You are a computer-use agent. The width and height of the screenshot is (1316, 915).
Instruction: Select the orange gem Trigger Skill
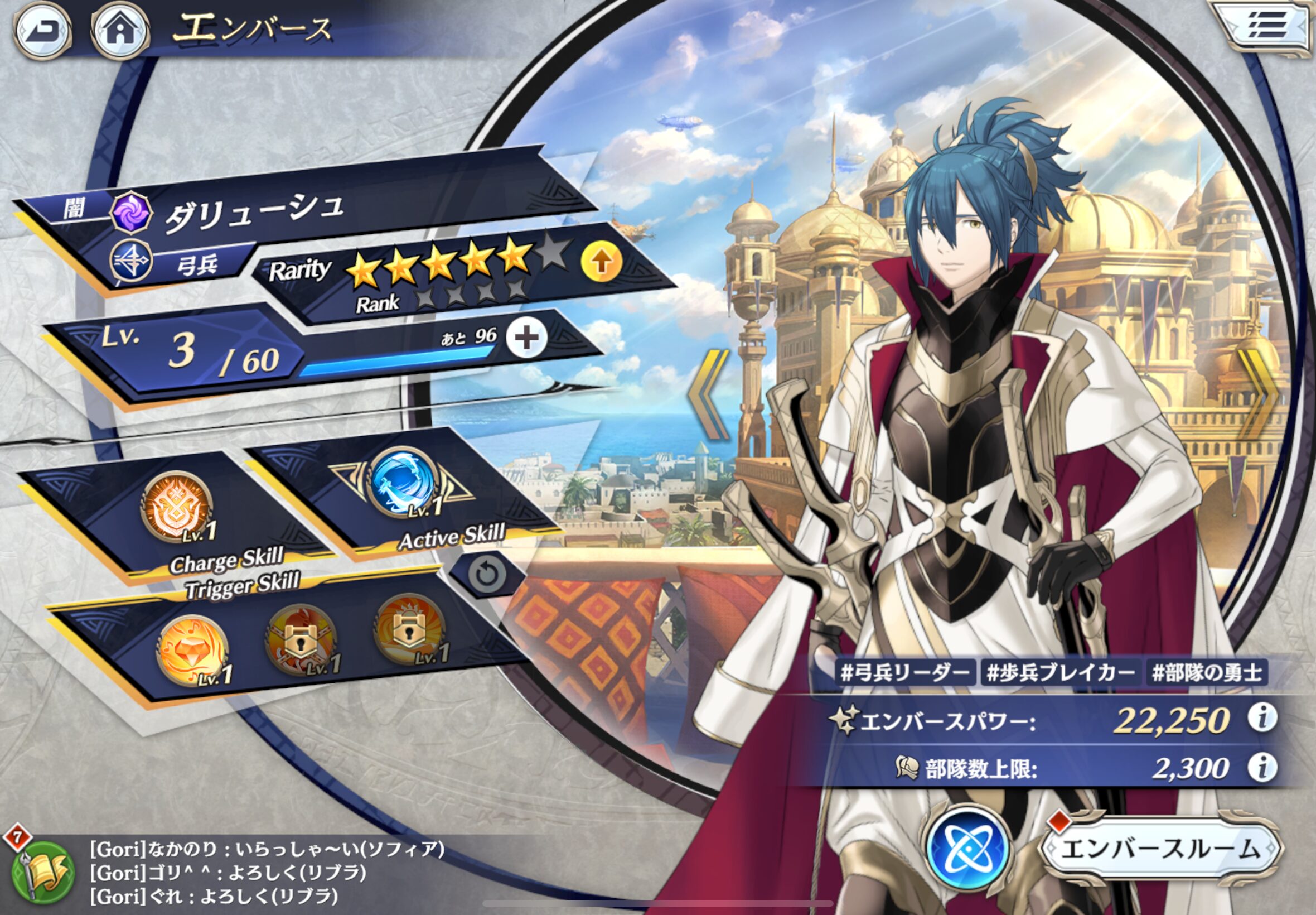pos(192,650)
